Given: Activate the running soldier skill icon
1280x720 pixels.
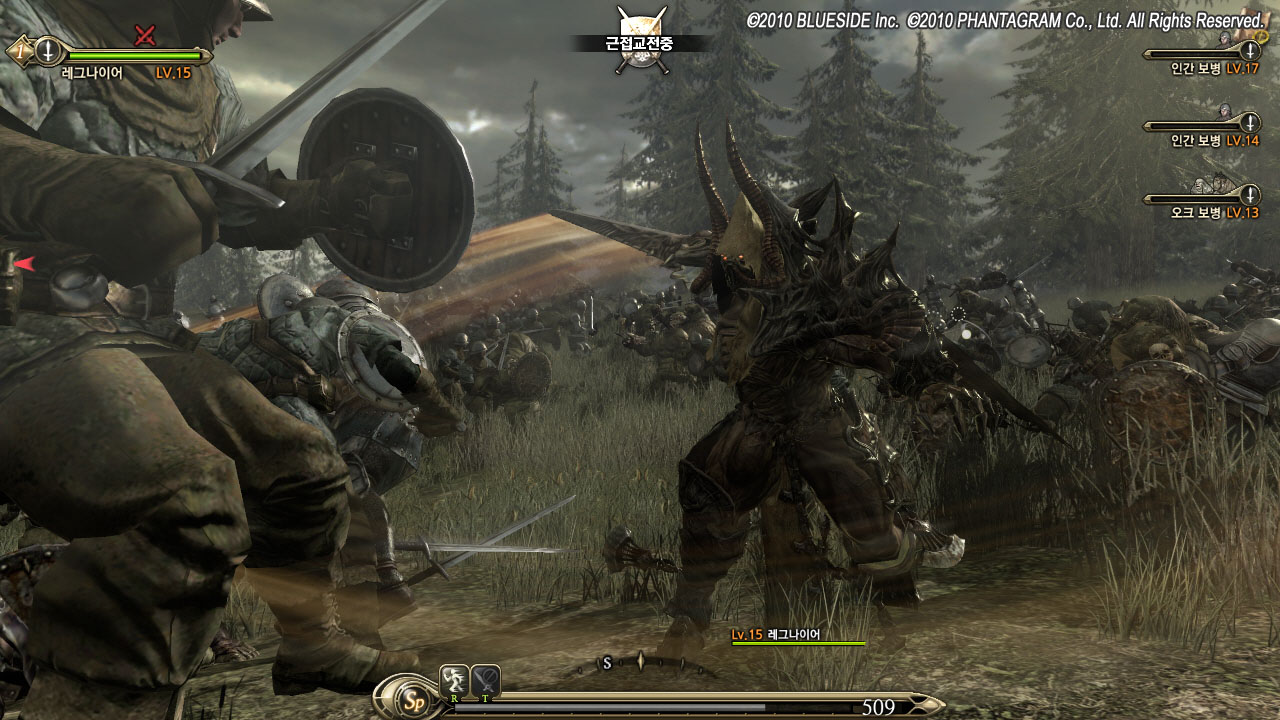Looking at the screenshot, I should (x=453, y=680).
